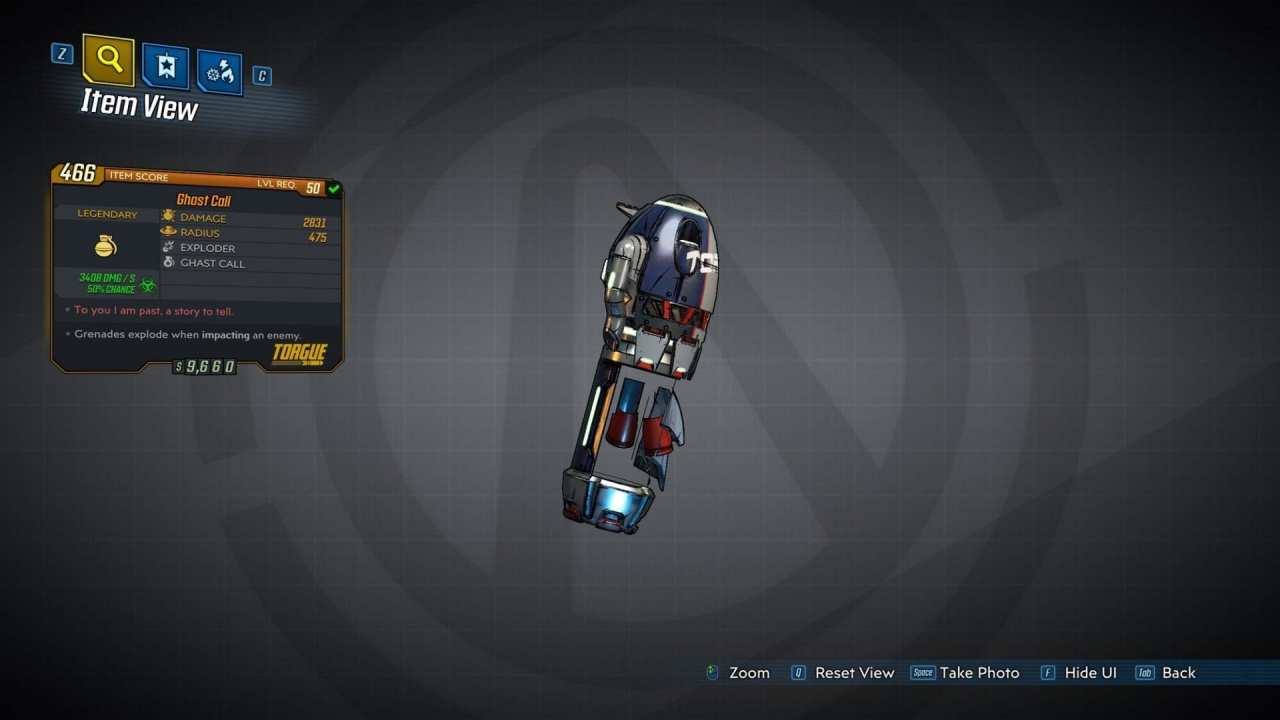This screenshot has width=1280, height=720.
Task: Click the green level requirement checkmark
Action: coord(333,188)
